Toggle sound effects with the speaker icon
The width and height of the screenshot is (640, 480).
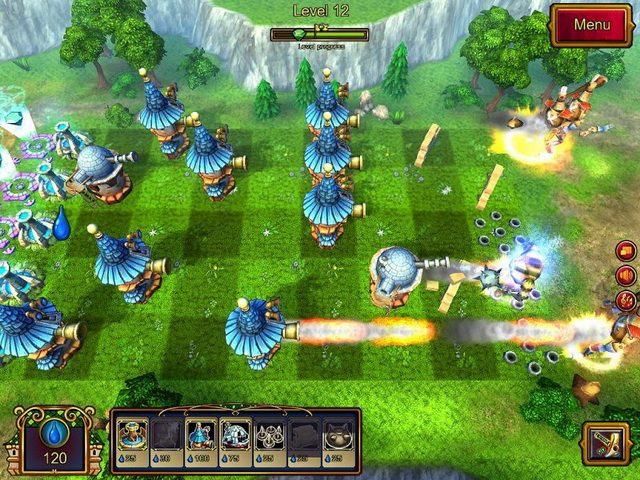(x=628, y=275)
